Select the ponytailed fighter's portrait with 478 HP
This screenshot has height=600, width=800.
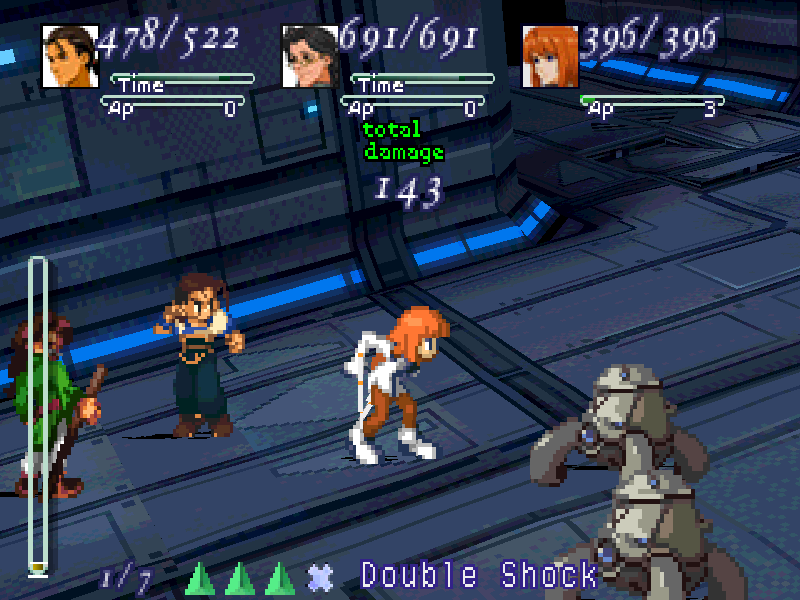tap(70, 56)
